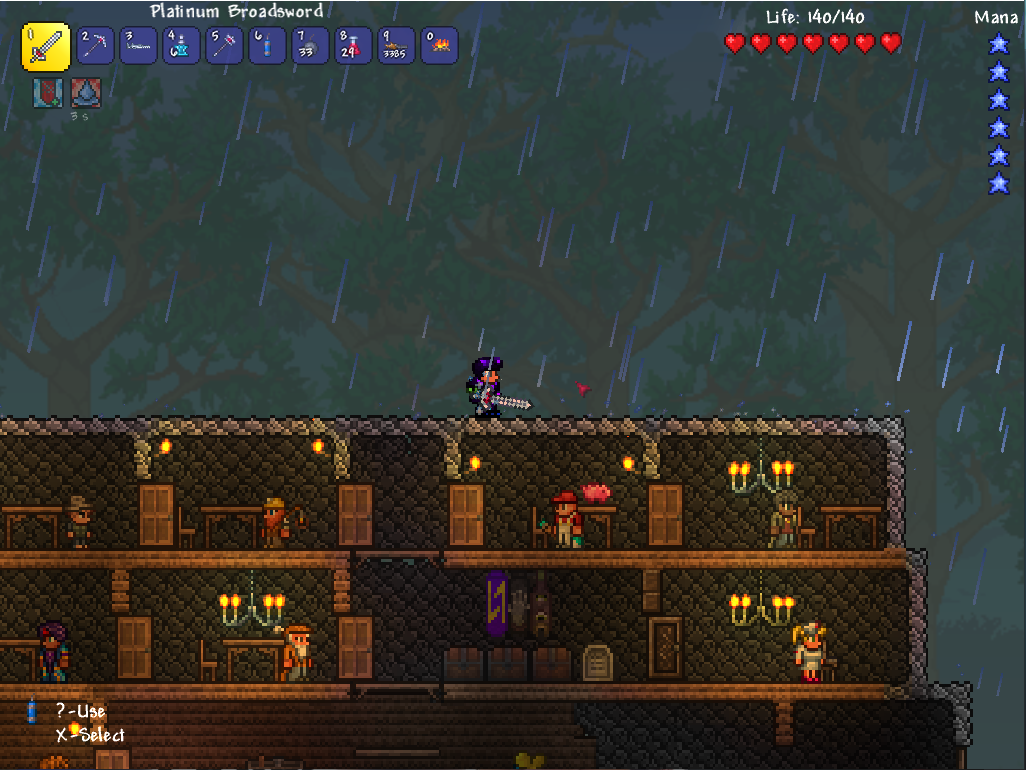
Task: Pick the item stack showing 3385
Action: click(396, 46)
